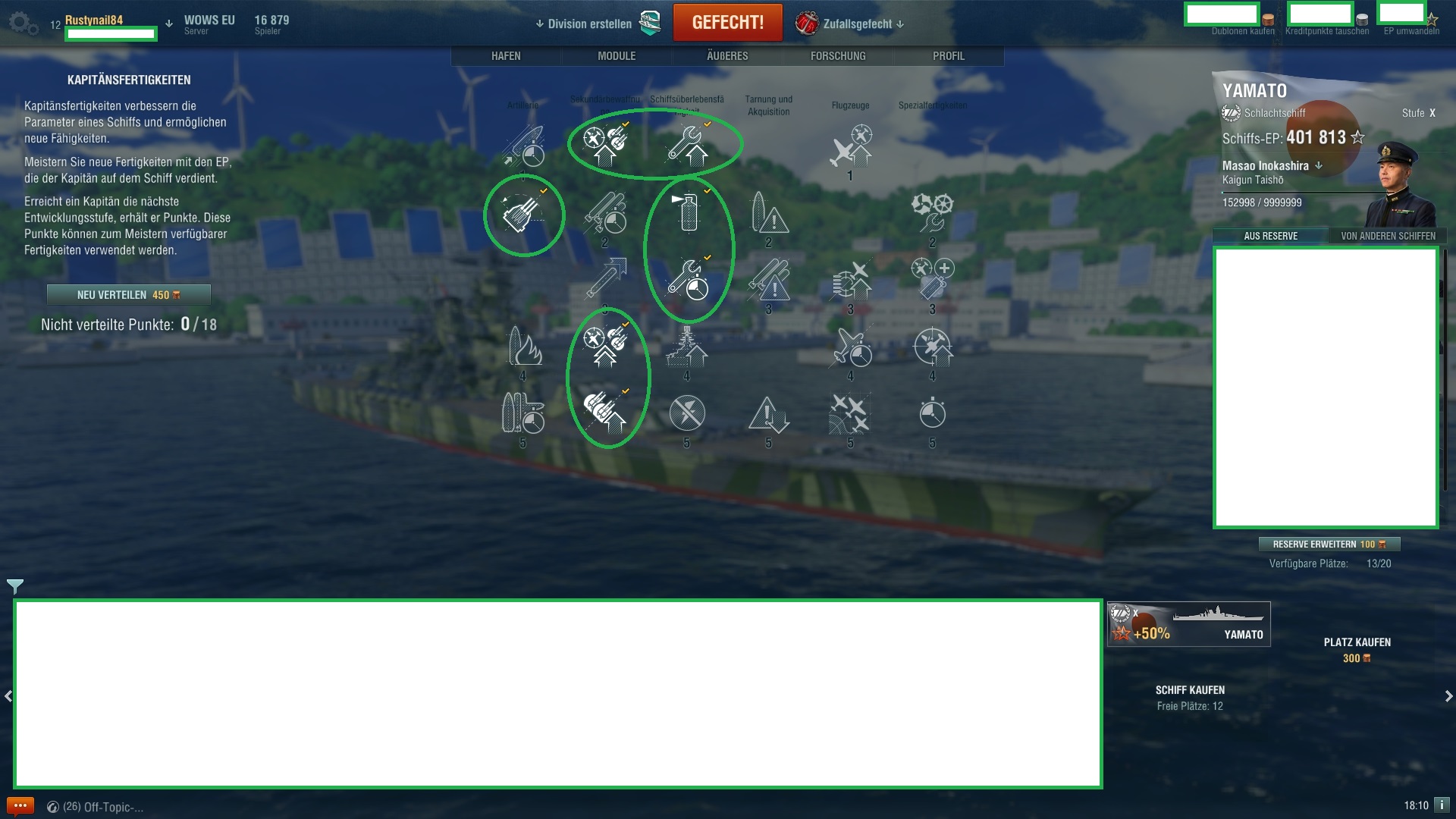The width and height of the screenshot is (1456, 819).
Task: Click the RESERVE ERWEITERN button
Action: 1331,544
